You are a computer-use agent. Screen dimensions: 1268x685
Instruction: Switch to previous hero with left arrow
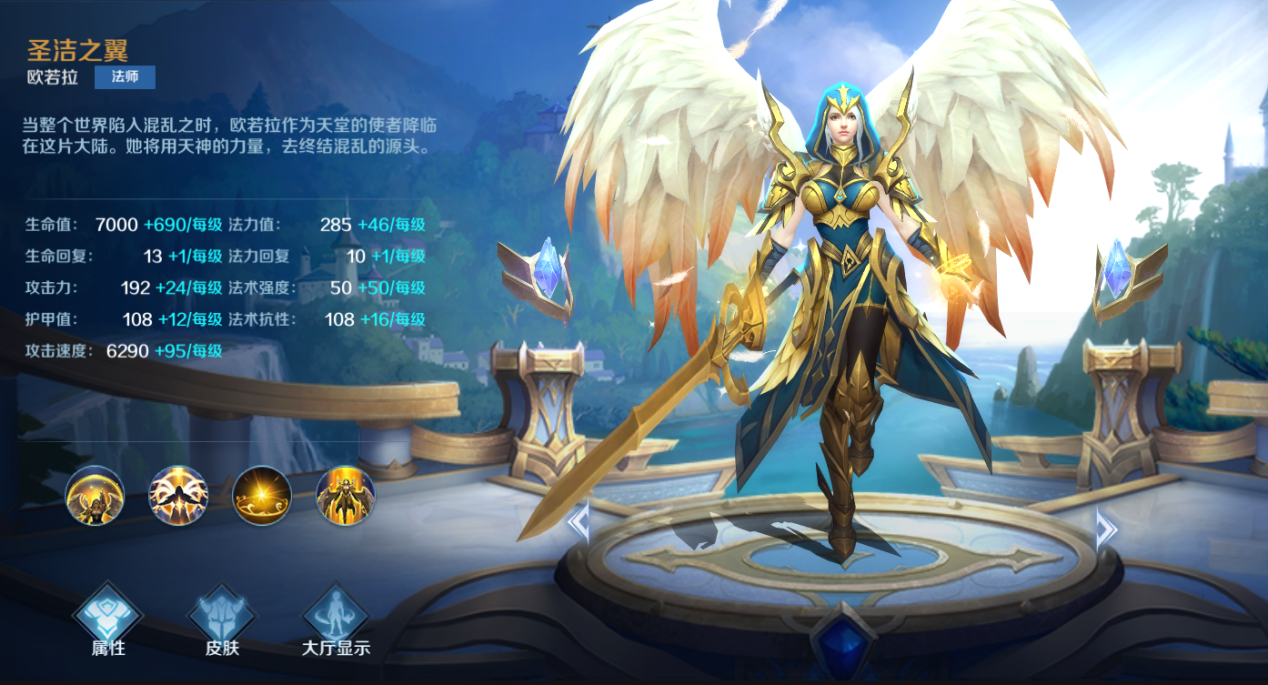point(579,522)
